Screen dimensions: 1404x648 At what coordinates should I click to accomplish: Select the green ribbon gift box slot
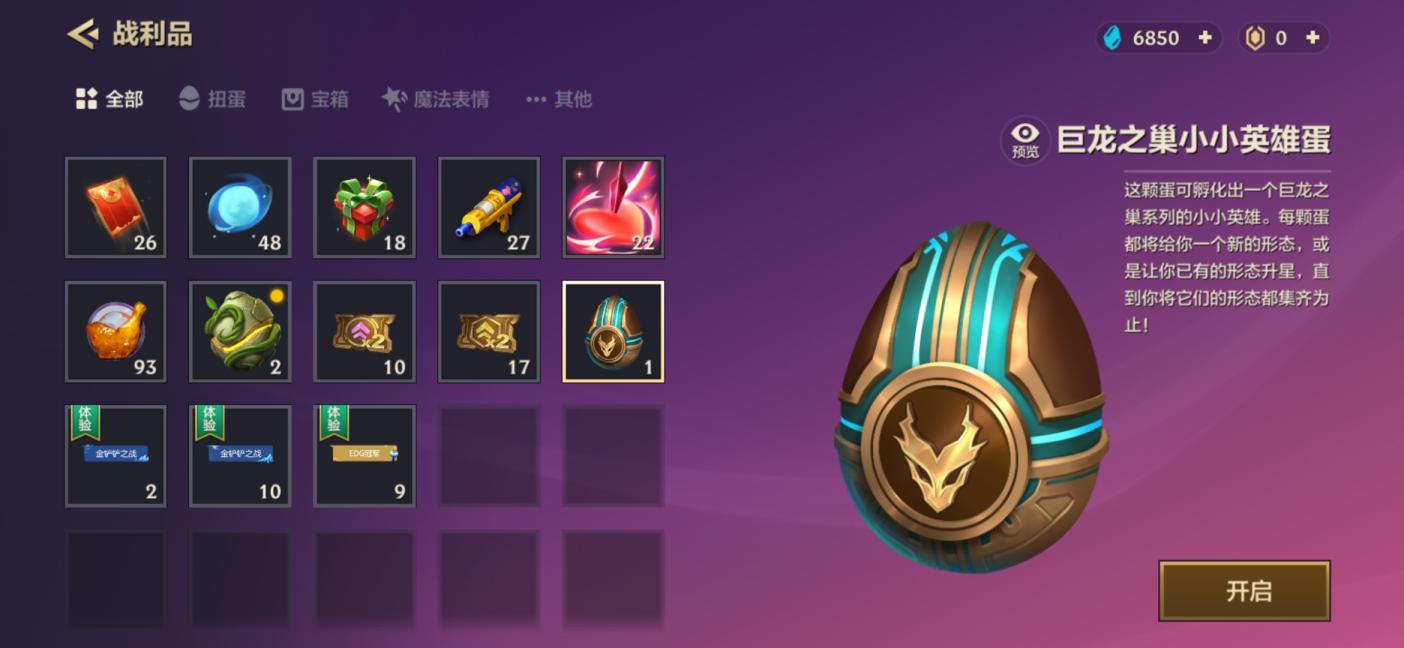[364, 207]
